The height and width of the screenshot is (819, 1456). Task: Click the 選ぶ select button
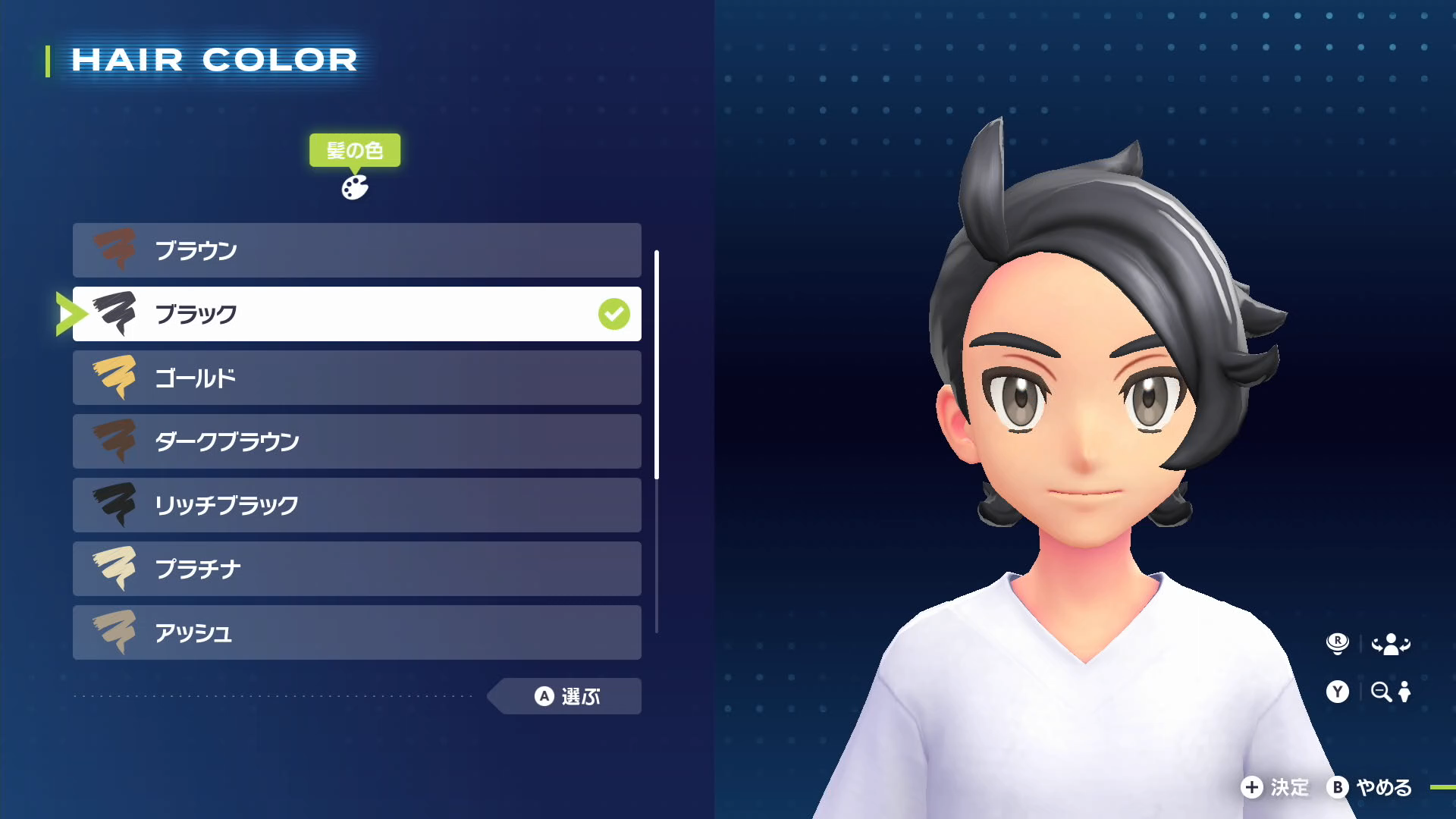click(x=567, y=696)
